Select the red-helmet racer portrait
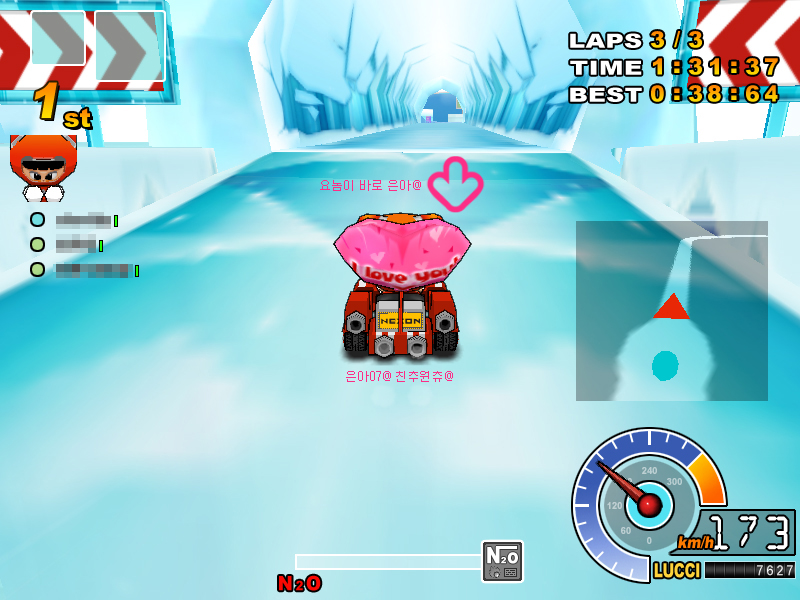Screen dimensions: 800x600 click(43, 168)
